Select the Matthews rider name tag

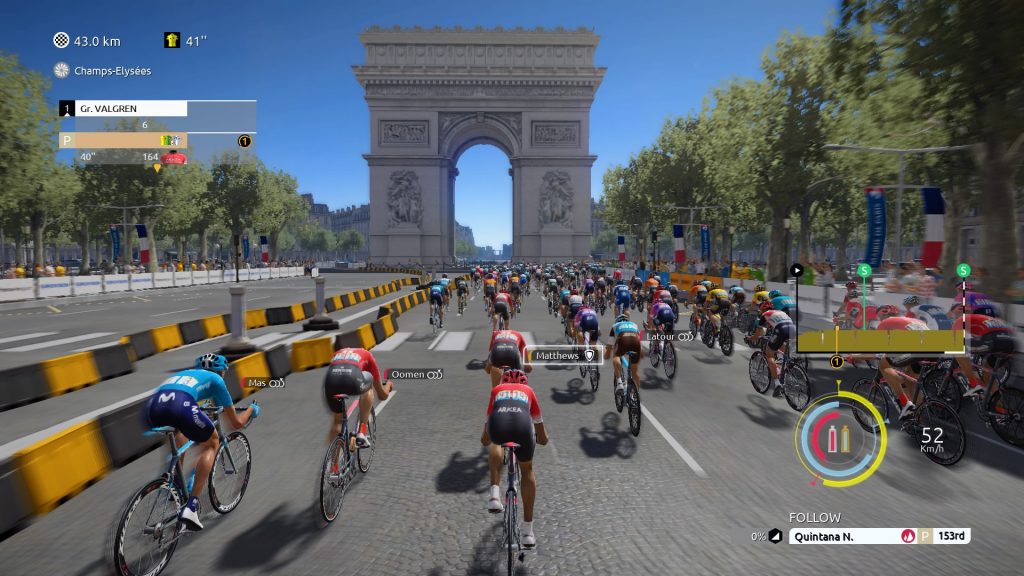coord(564,355)
